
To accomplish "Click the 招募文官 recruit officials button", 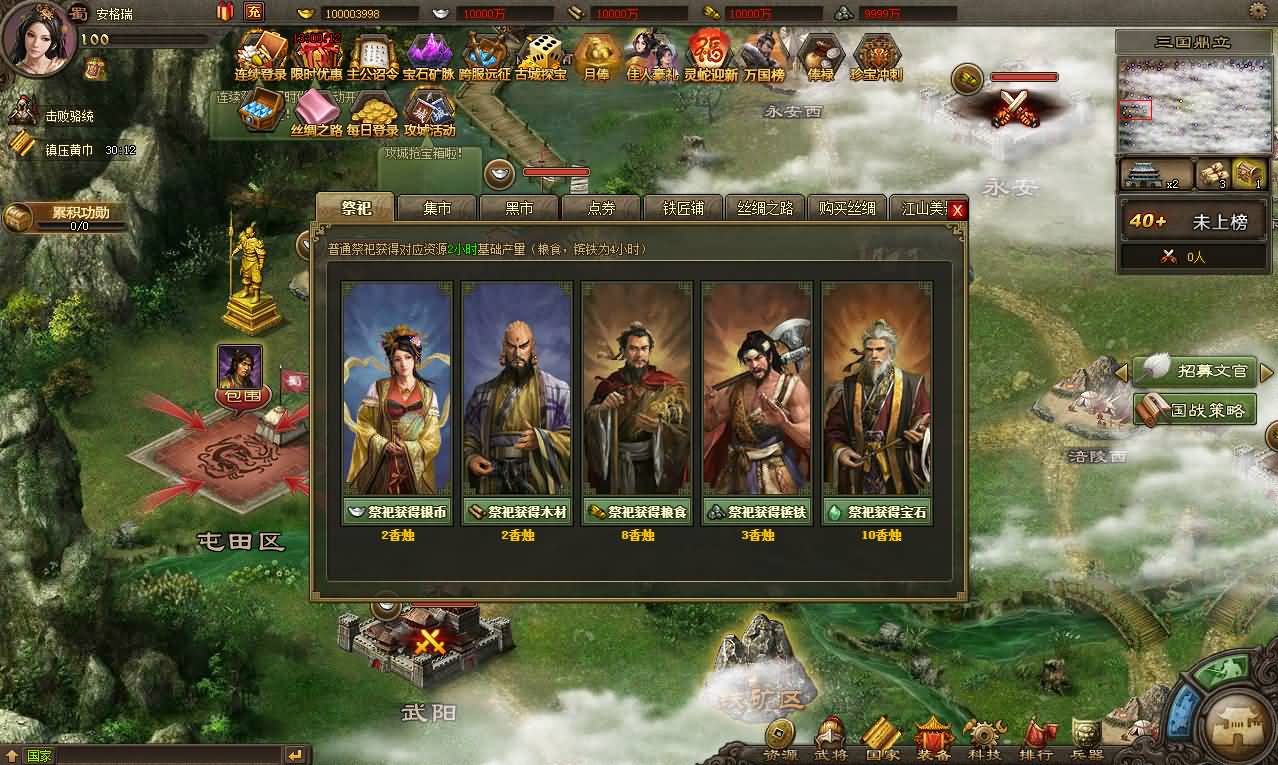I will tap(1199, 371).
